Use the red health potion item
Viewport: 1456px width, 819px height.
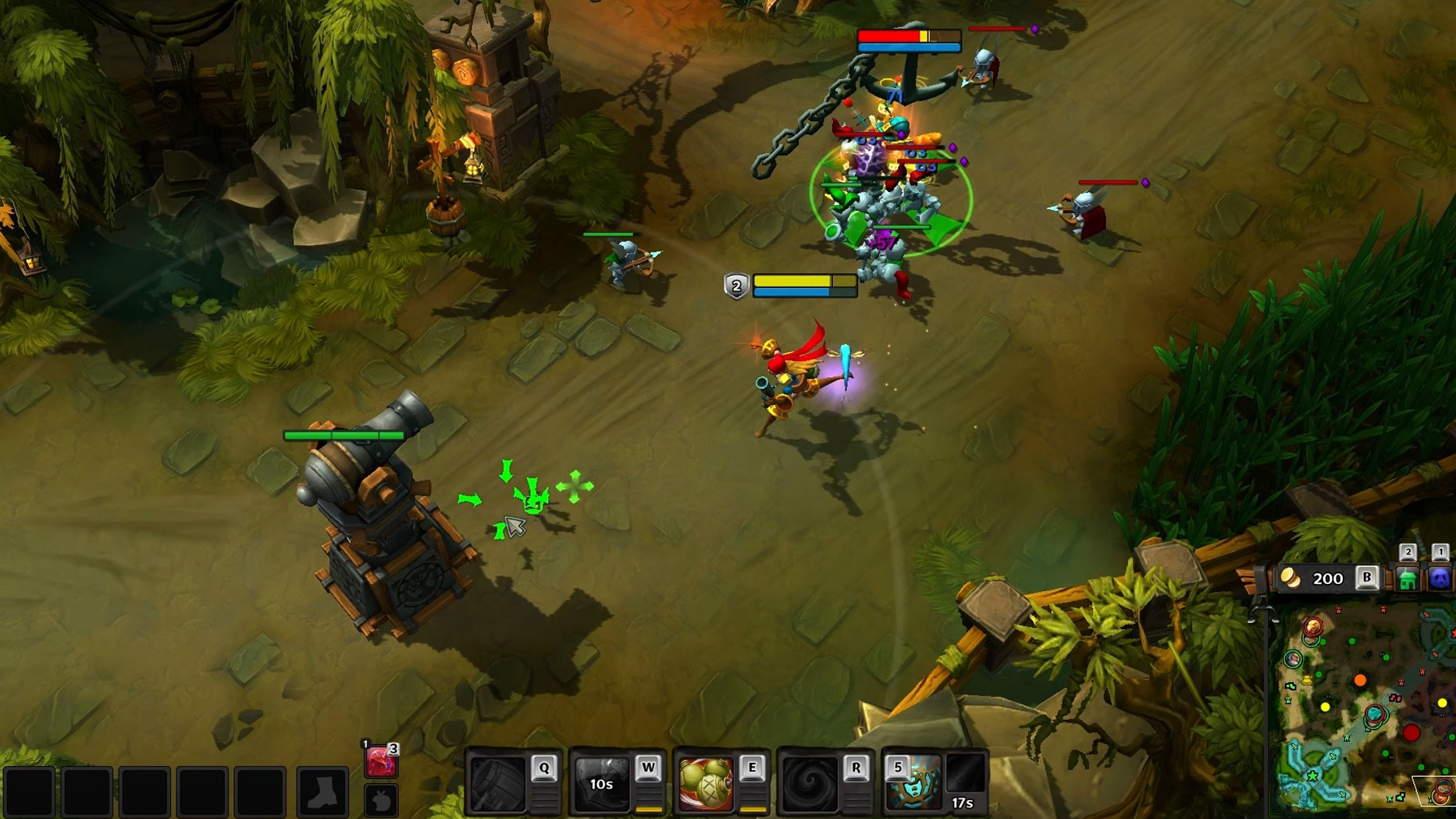[x=380, y=761]
